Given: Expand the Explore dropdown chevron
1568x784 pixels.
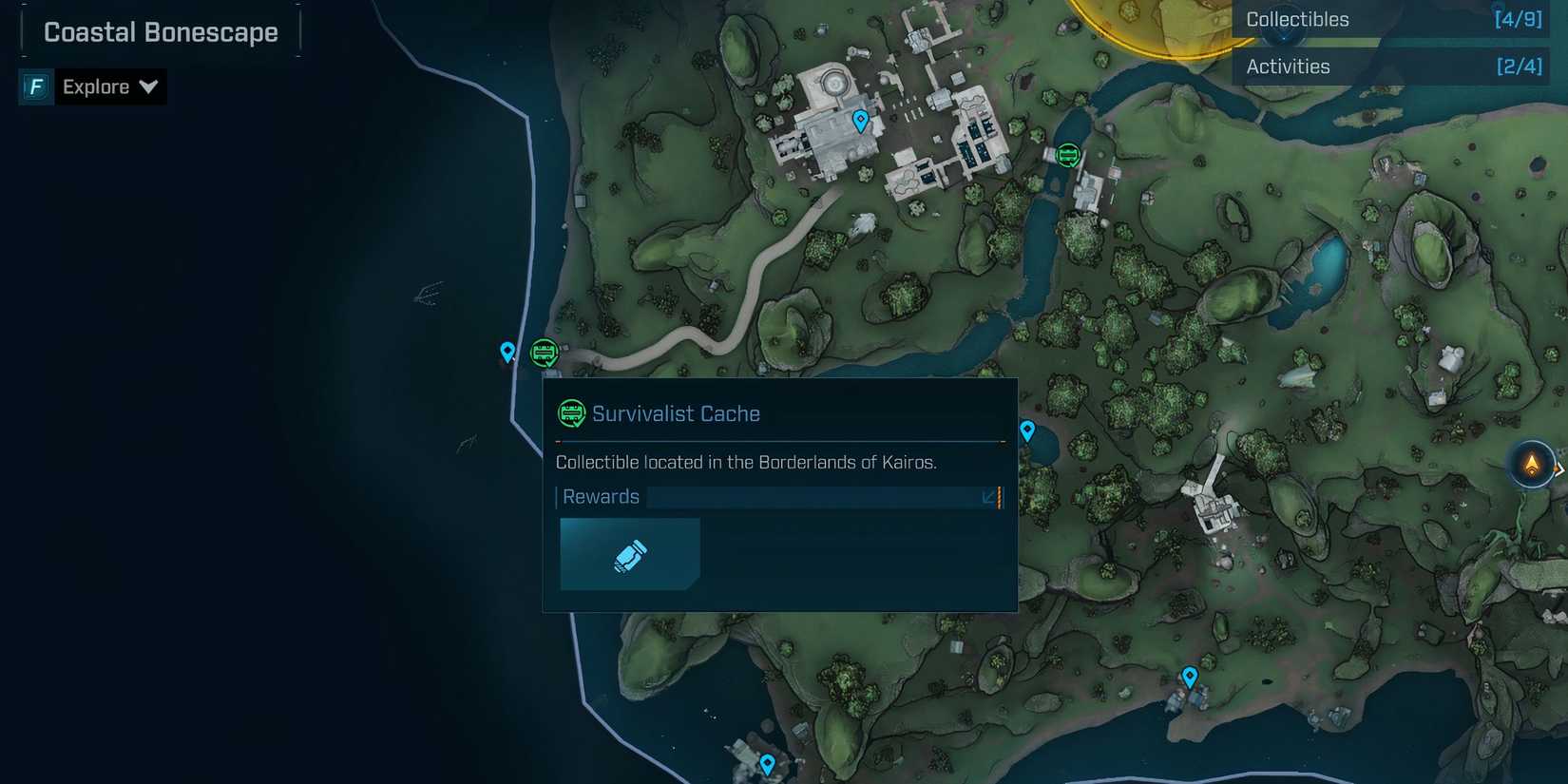Looking at the screenshot, I should click(x=149, y=86).
